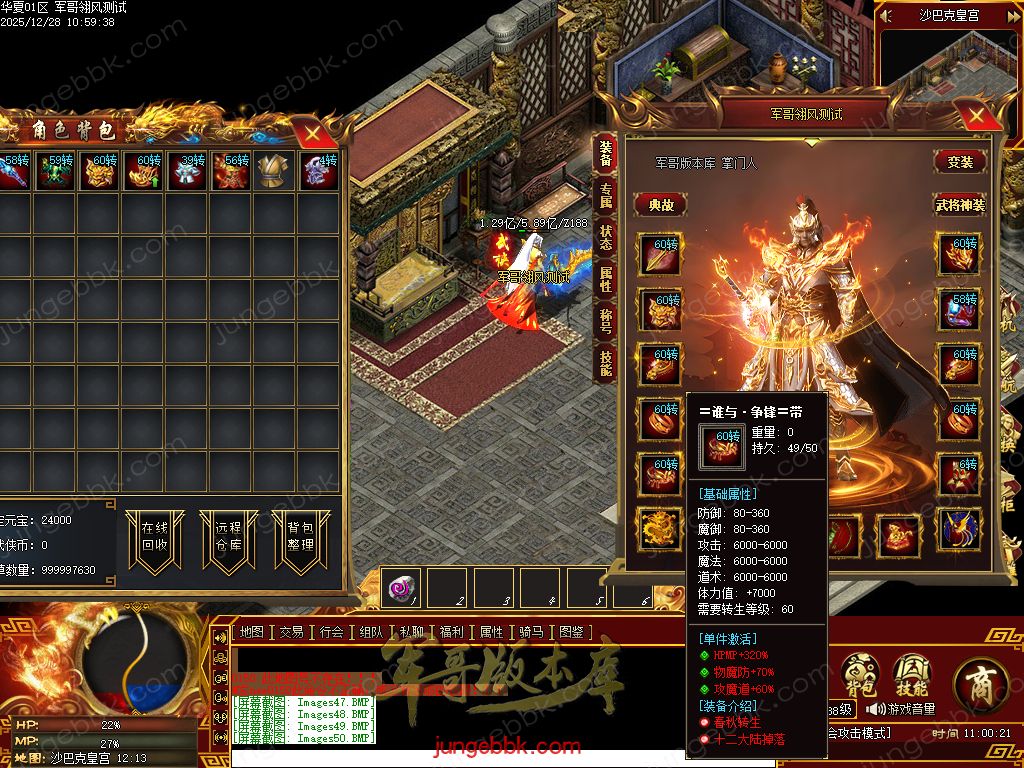The width and height of the screenshot is (1024, 768).
Task: Open the round 商 shop button
Action: coord(980,683)
